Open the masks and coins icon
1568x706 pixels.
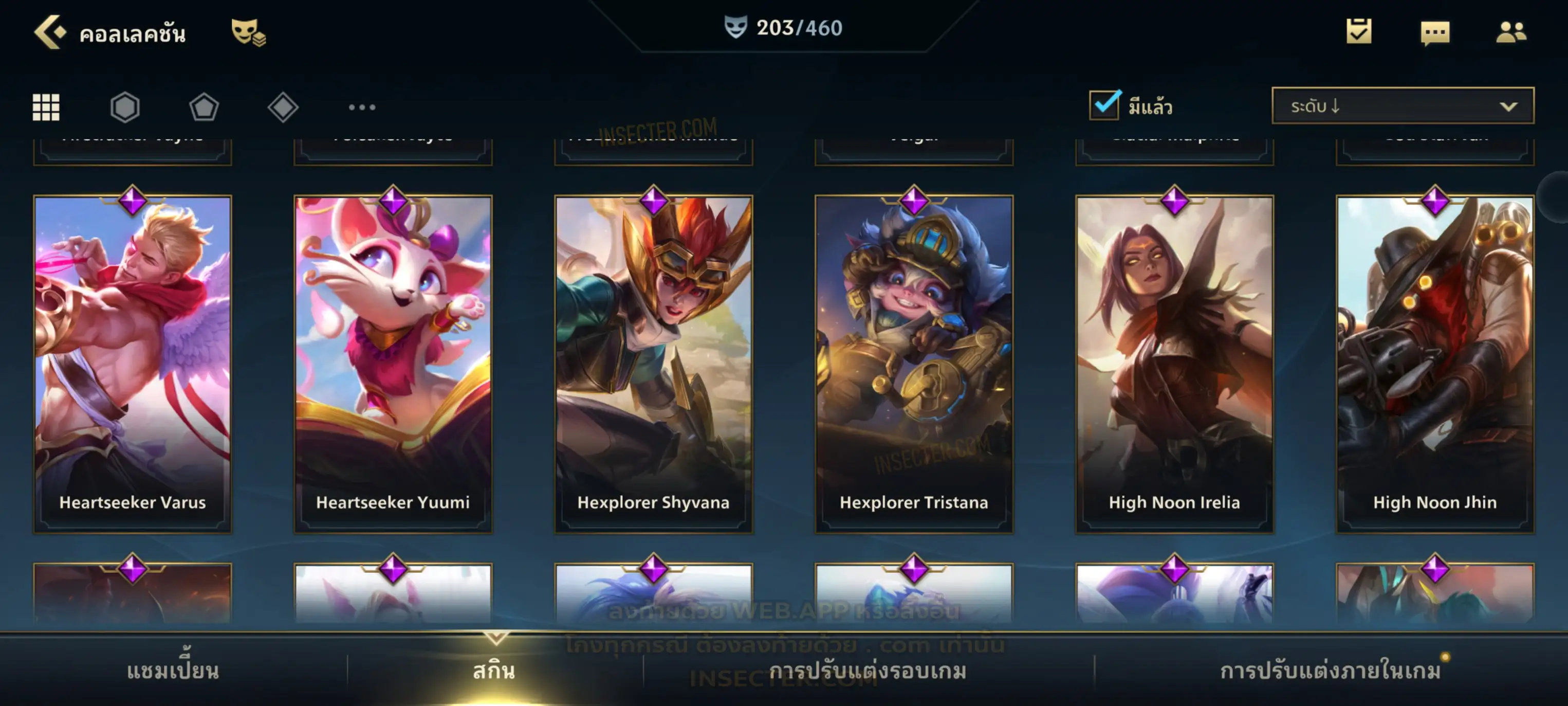coord(248,32)
